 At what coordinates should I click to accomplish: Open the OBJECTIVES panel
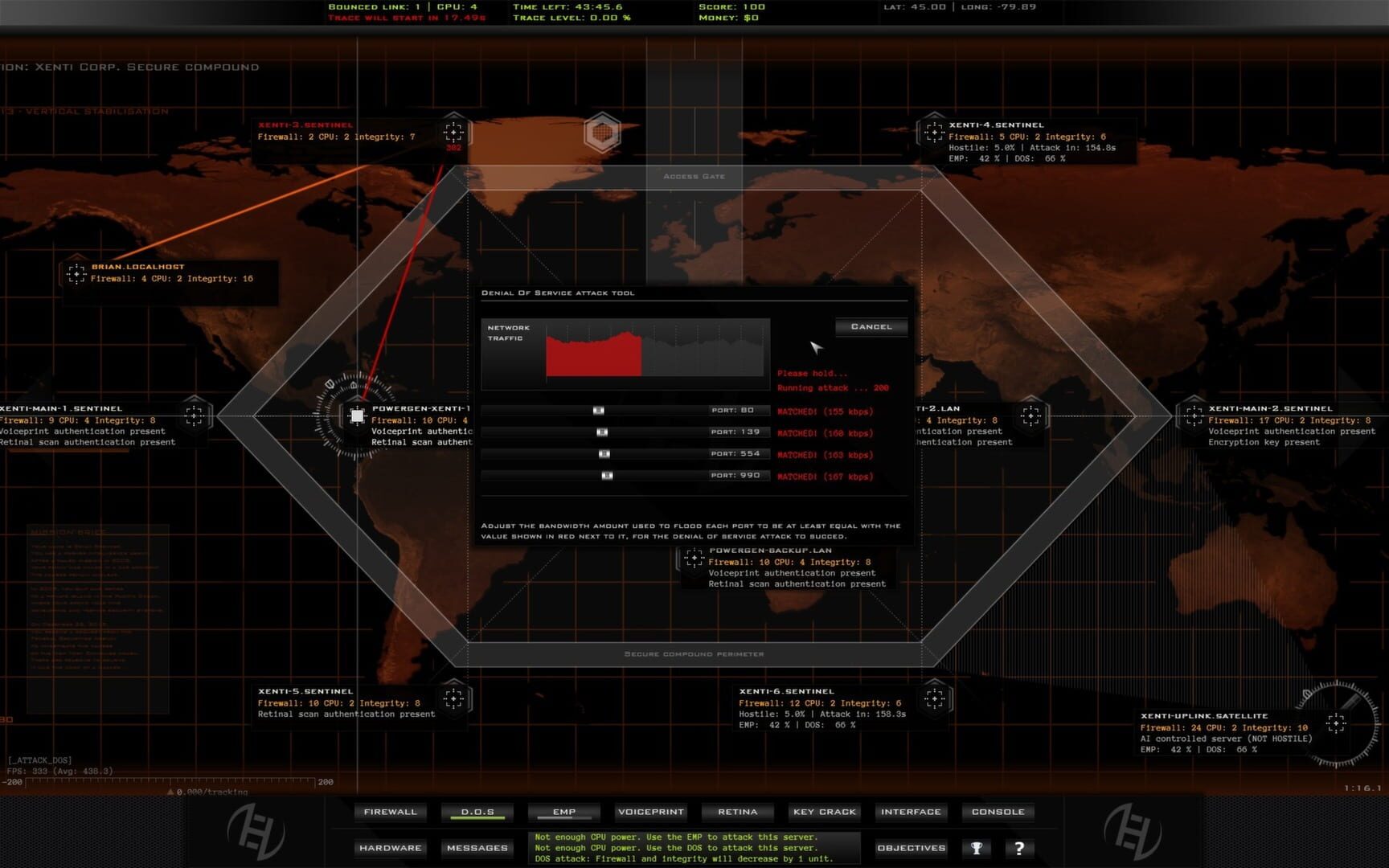911,847
